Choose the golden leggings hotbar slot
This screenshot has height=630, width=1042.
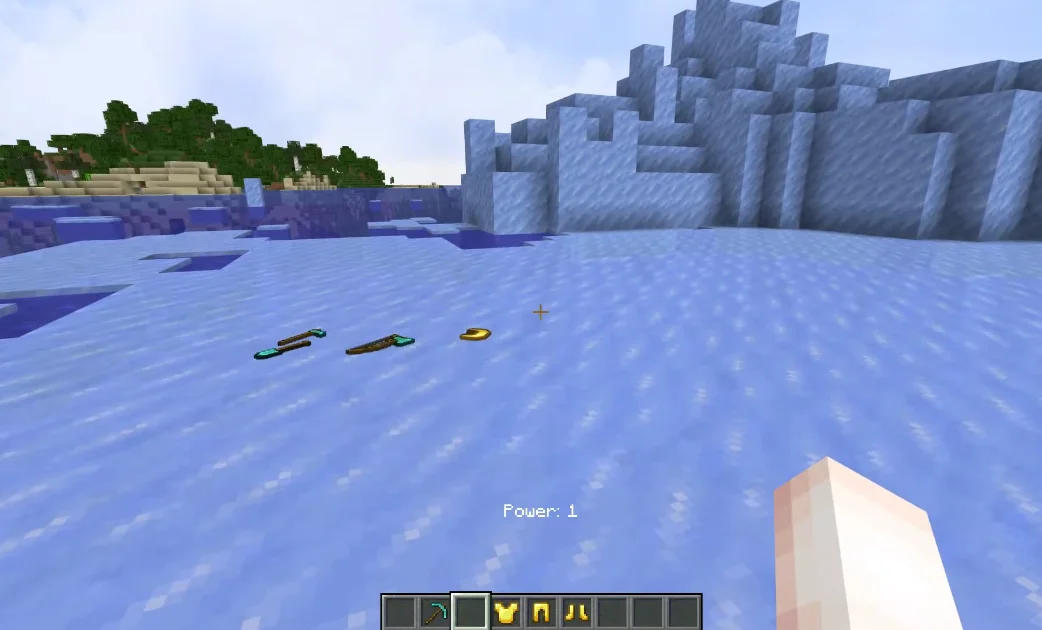tap(541, 612)
